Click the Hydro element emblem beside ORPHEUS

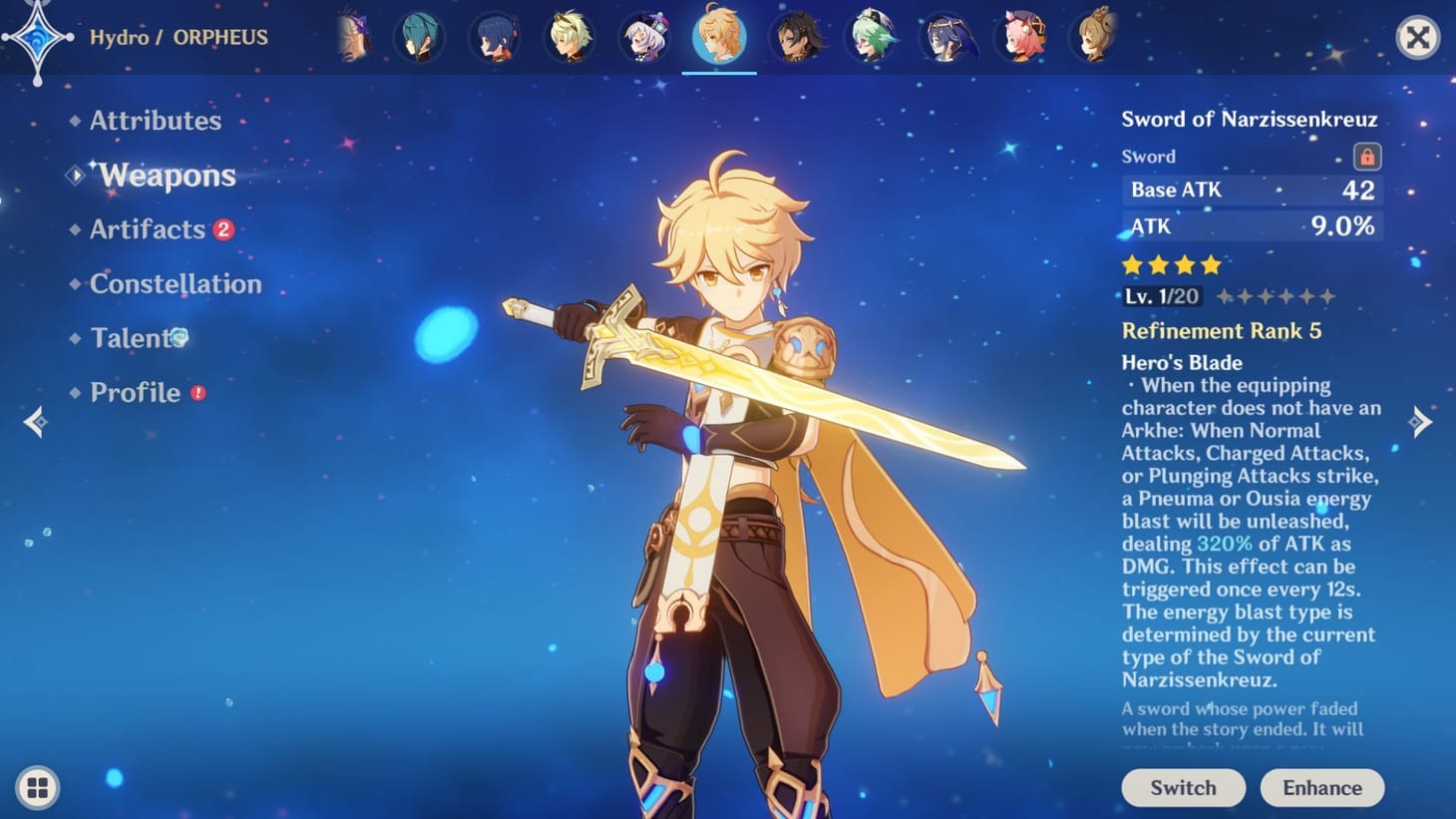pos(36,36)
